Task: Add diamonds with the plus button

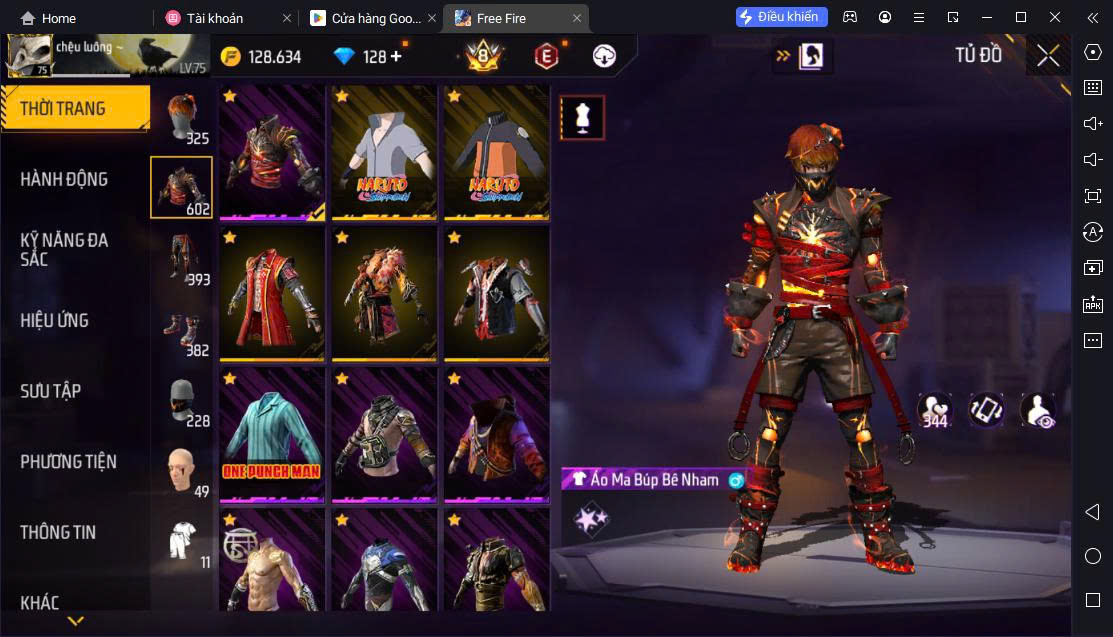Action: (x=396, y=56)
